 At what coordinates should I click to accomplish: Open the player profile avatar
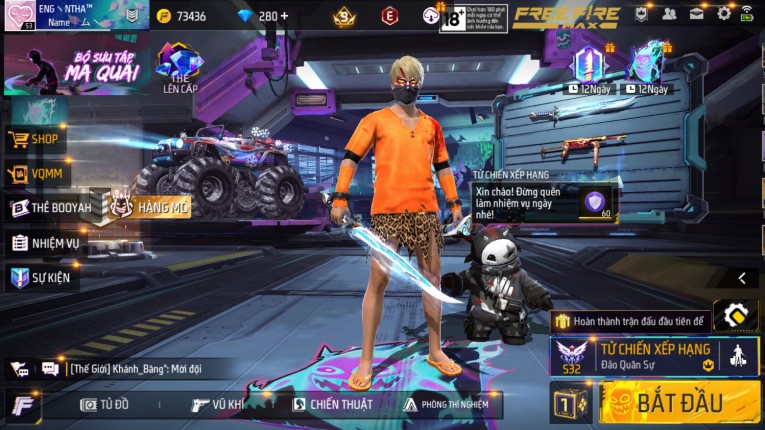[19, 16]
